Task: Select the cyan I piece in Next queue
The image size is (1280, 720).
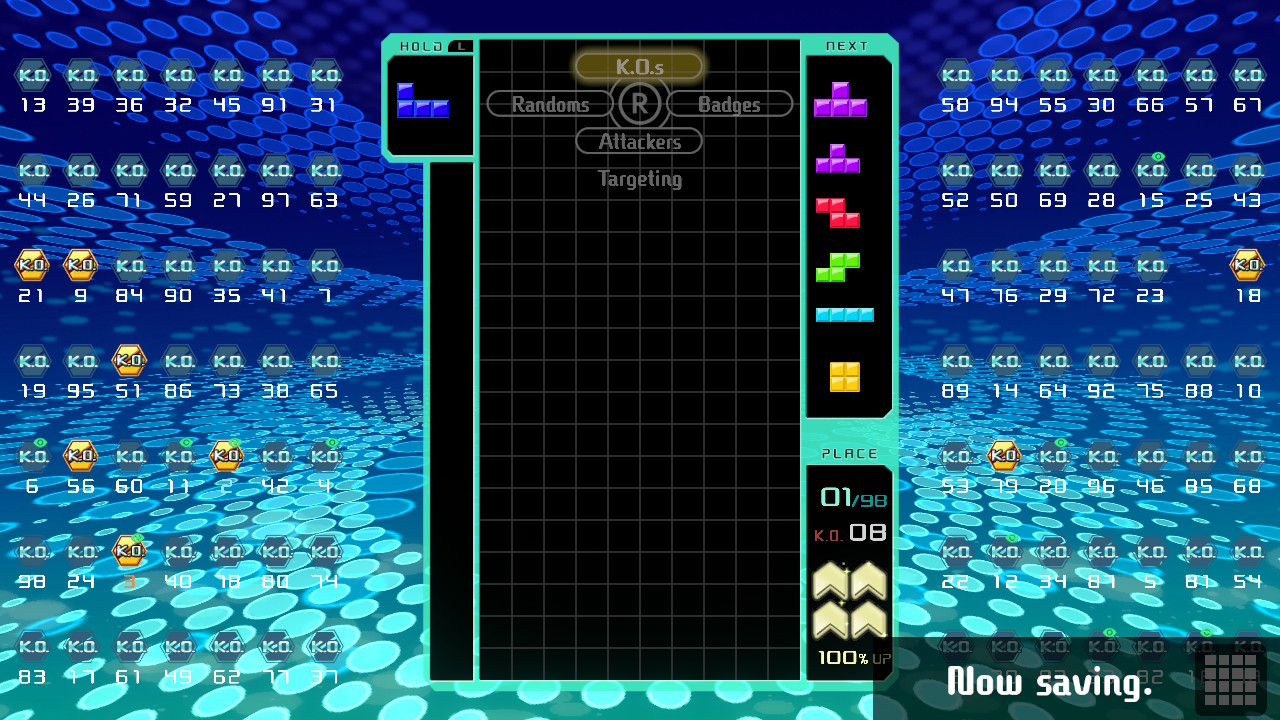Action: tap(844, 315)
